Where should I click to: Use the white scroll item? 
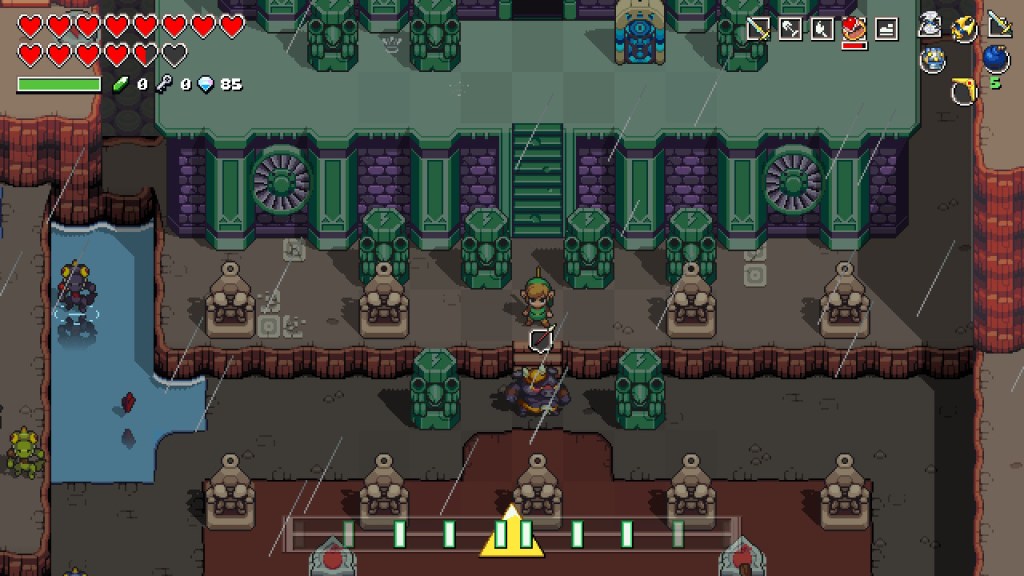[x=931, y=26]
